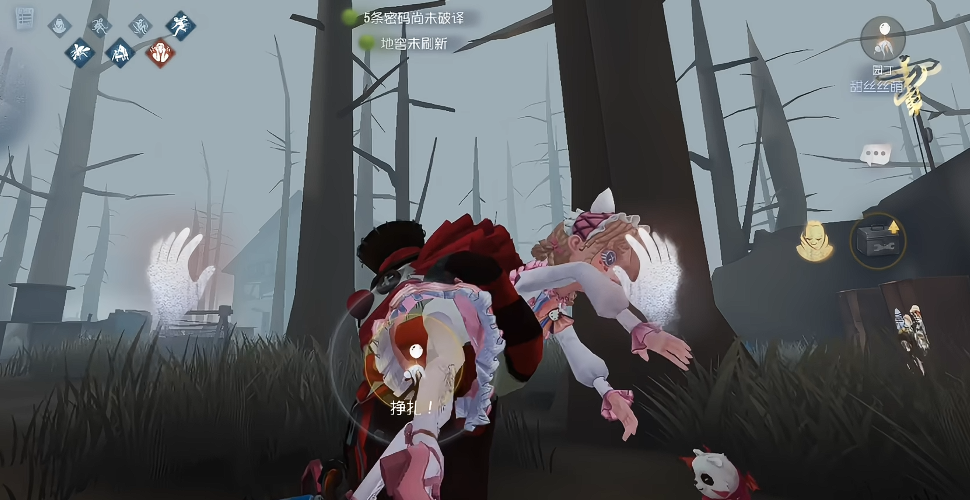Open the quick chat speech bubble
The height and width of the screenshot is (500, 970).
tap(876, 154)
